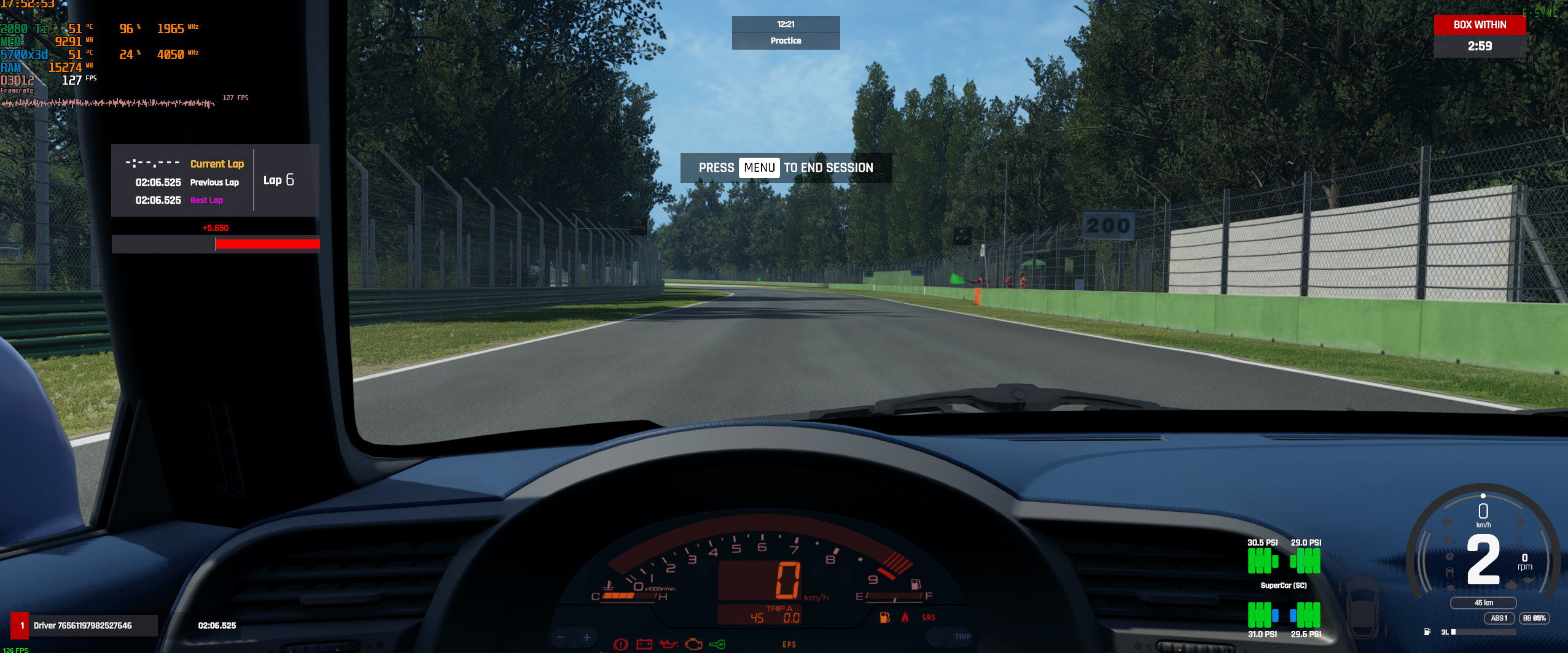Click the BB brake bias badge

pyautogui.click(x=1534, y=618)
